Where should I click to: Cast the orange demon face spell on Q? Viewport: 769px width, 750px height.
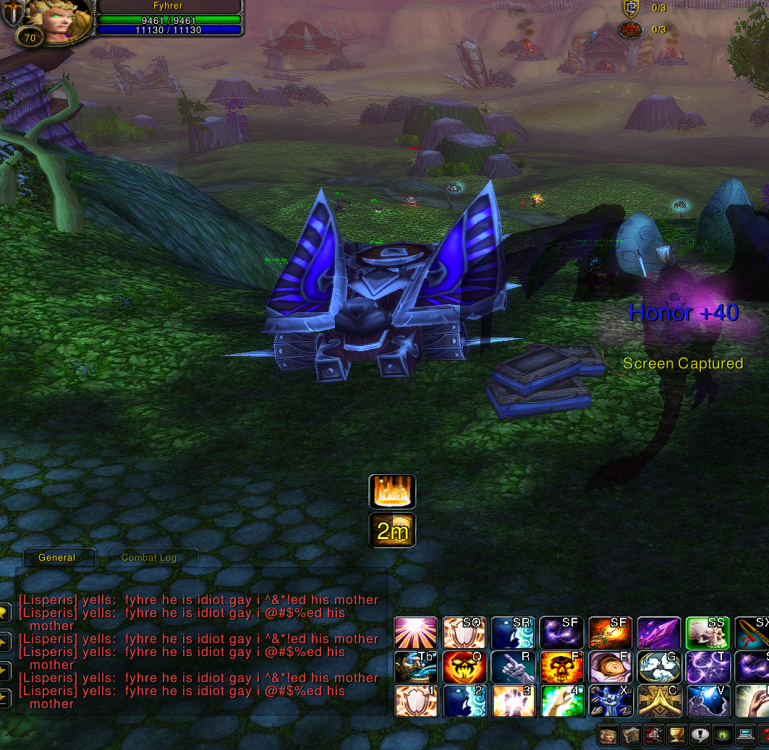coord(464,667)
